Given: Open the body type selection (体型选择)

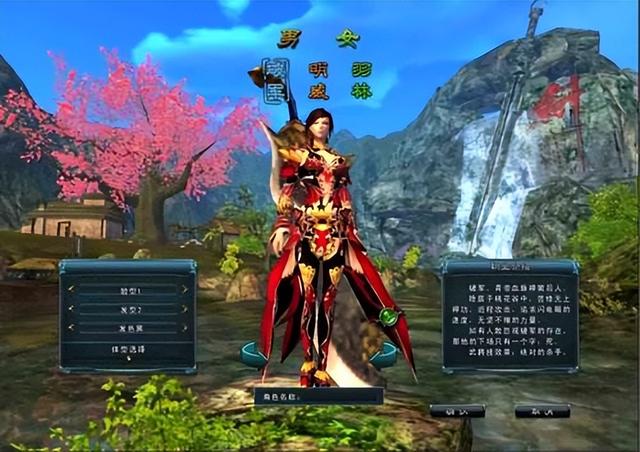Looking at the screenshot, I should coord(127,349).
